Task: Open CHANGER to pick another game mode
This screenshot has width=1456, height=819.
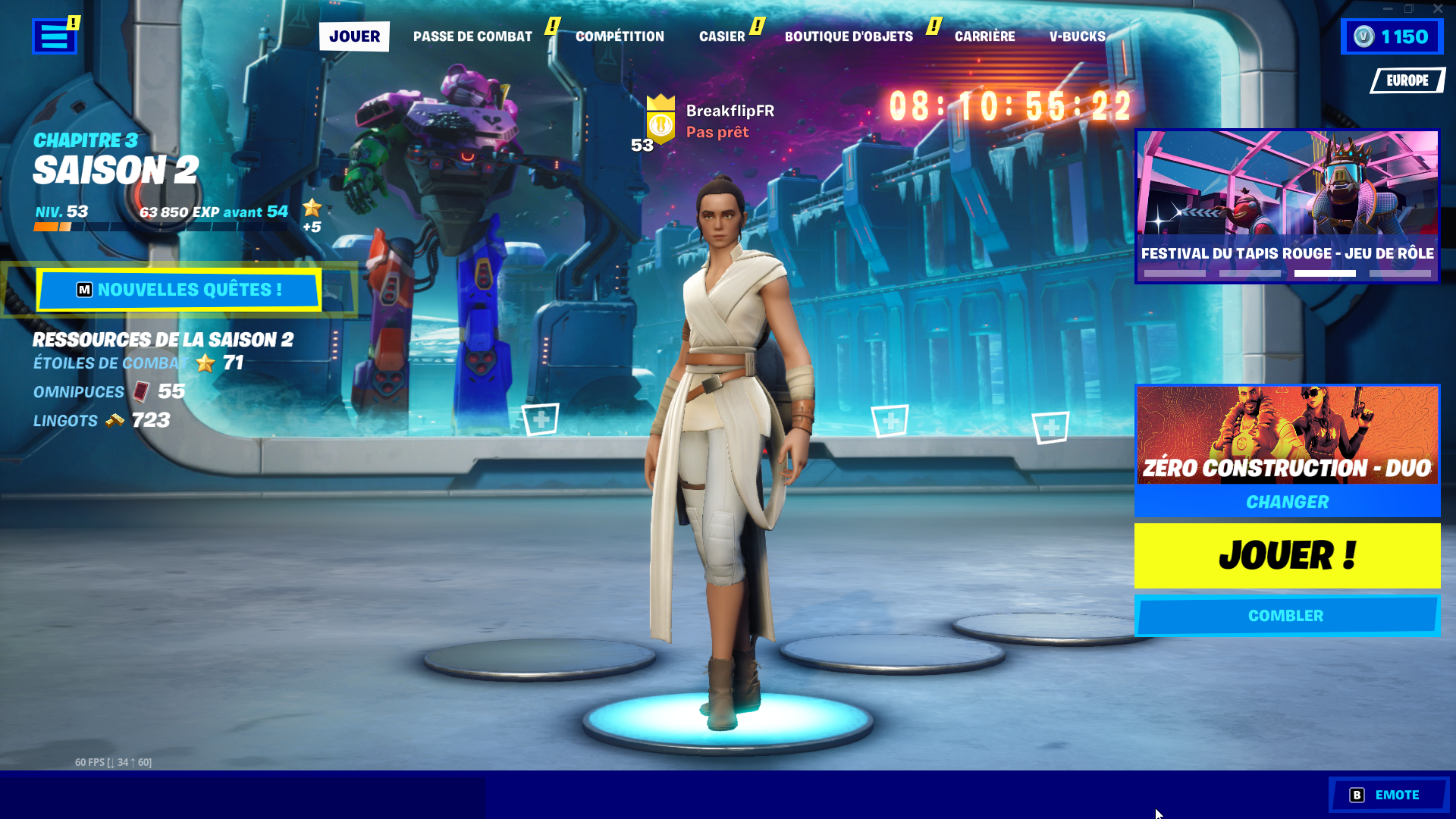Action: point(1287,501)
